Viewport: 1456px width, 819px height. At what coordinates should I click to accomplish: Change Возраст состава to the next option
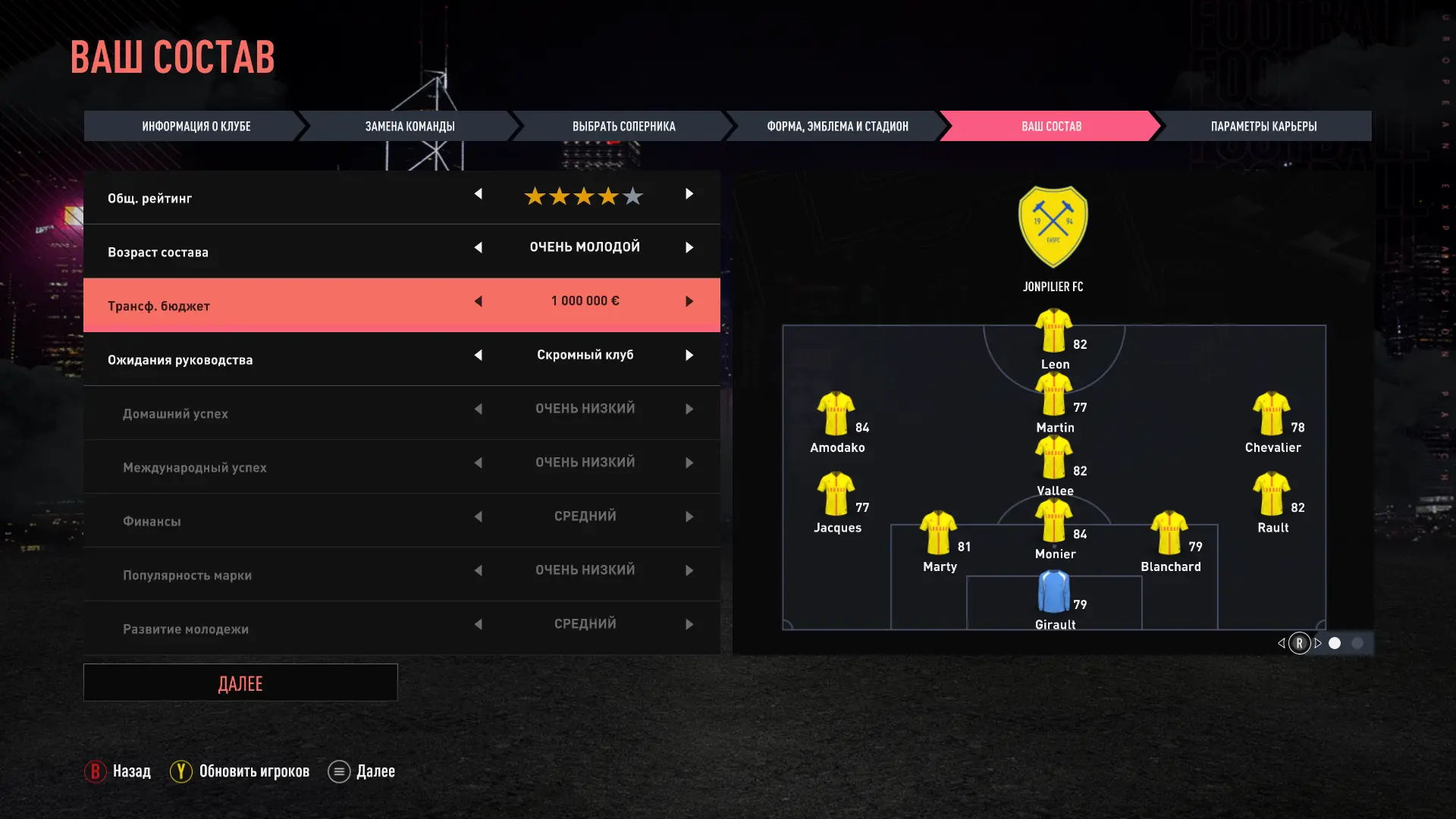click(689, 248)
